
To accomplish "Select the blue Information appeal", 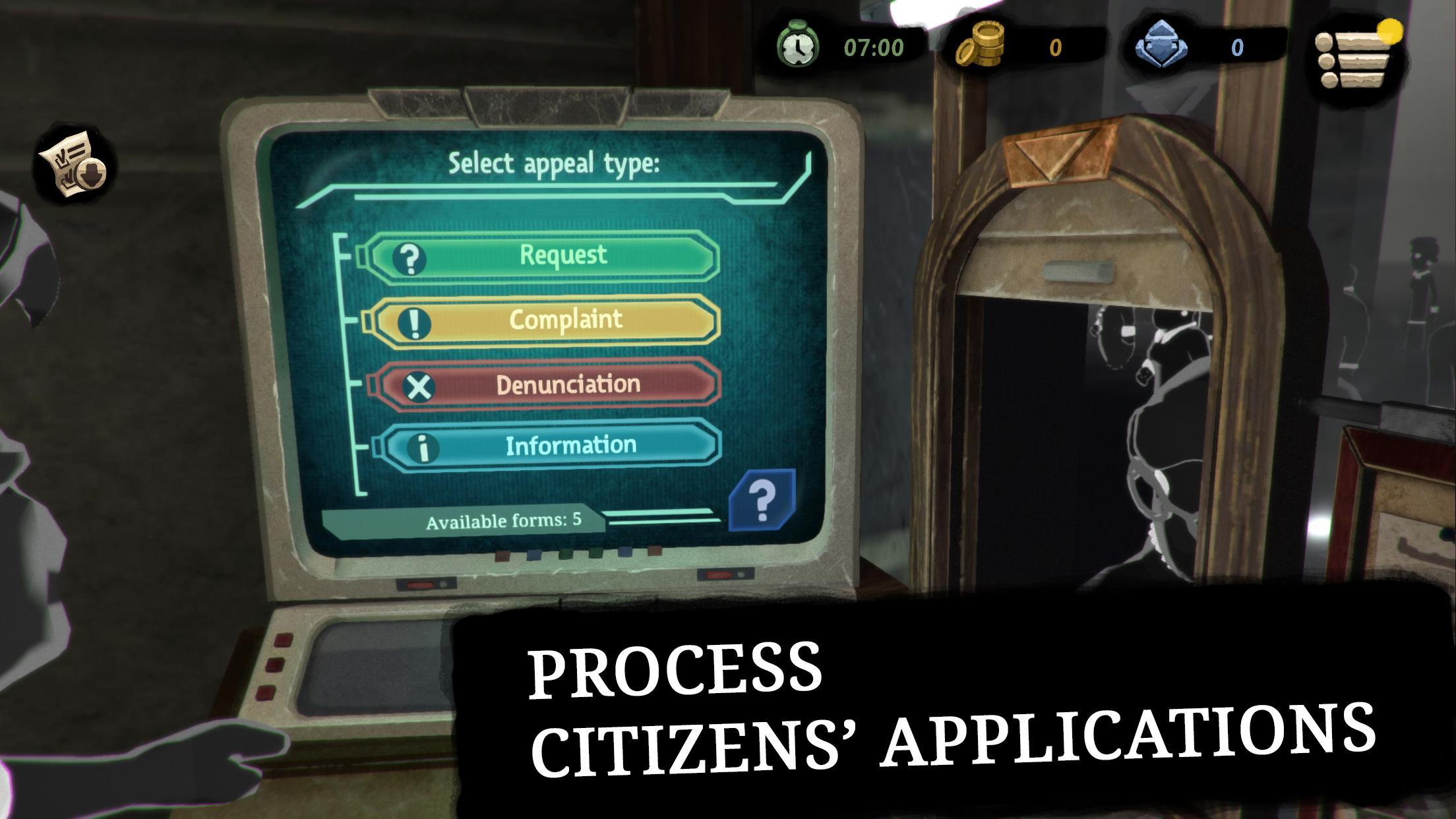I will tap(551, 446).
